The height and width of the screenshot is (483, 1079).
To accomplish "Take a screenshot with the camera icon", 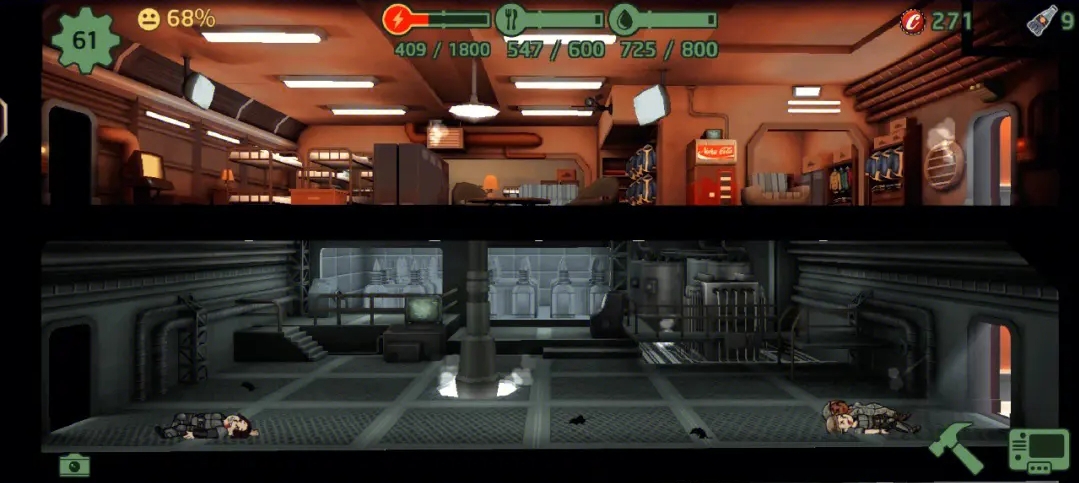I will point(74,465).
